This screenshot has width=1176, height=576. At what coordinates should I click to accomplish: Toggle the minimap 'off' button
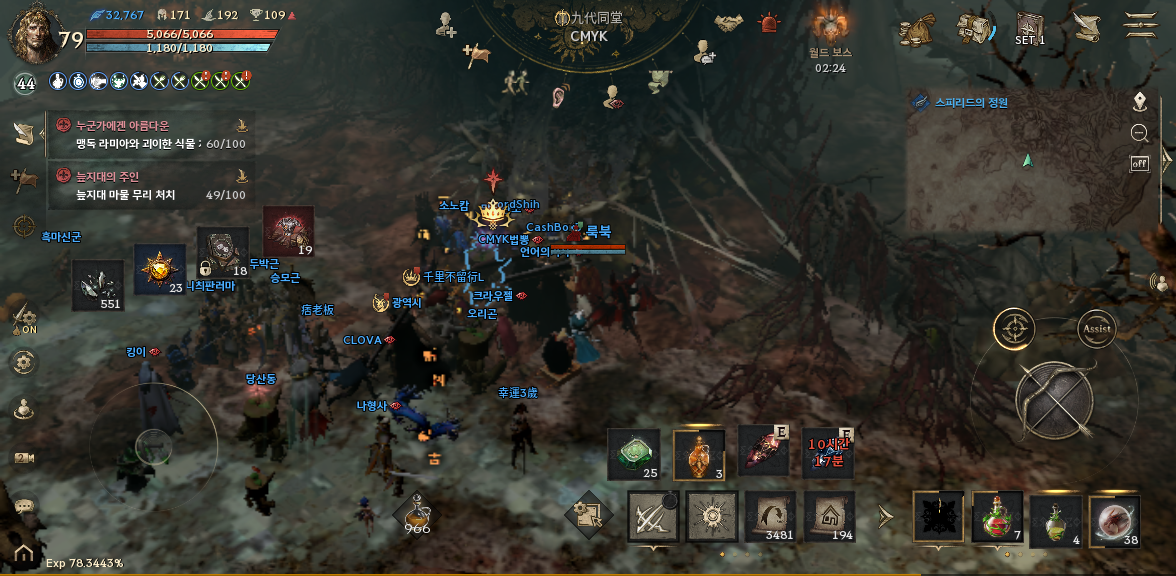tap(1139, 163)
